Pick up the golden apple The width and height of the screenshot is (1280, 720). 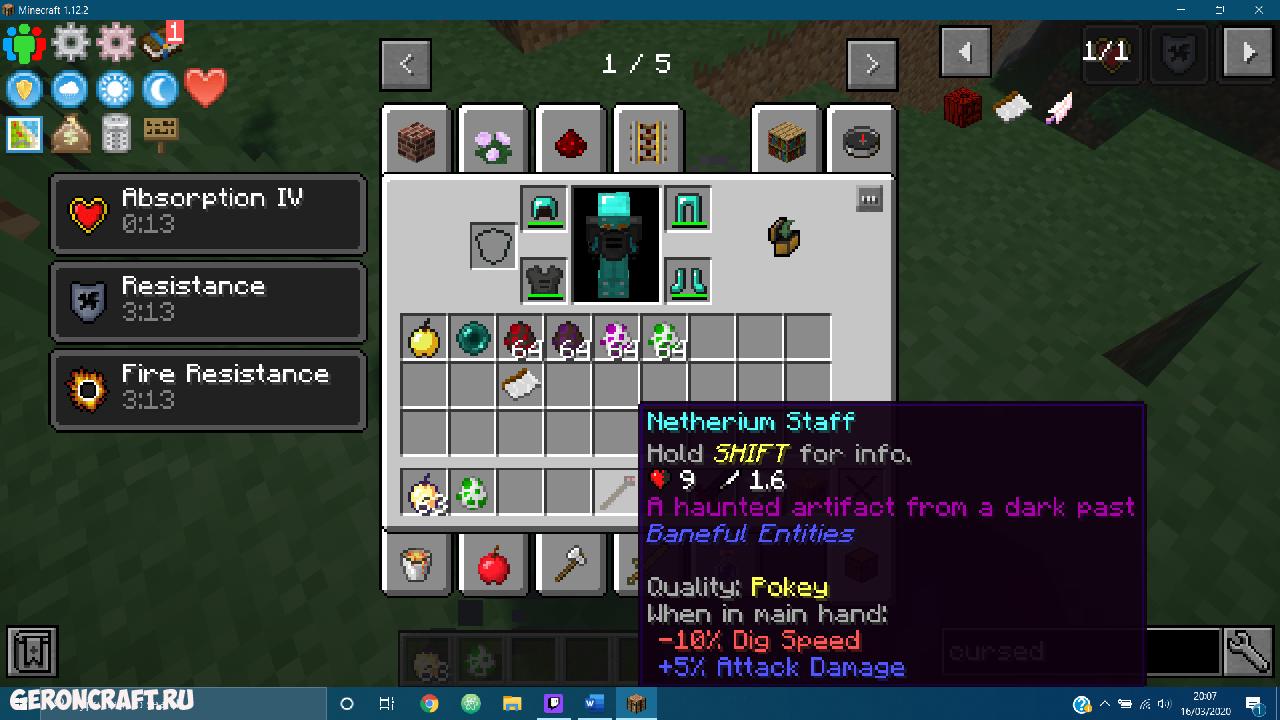pyautogui.click(x=425, y=338)
